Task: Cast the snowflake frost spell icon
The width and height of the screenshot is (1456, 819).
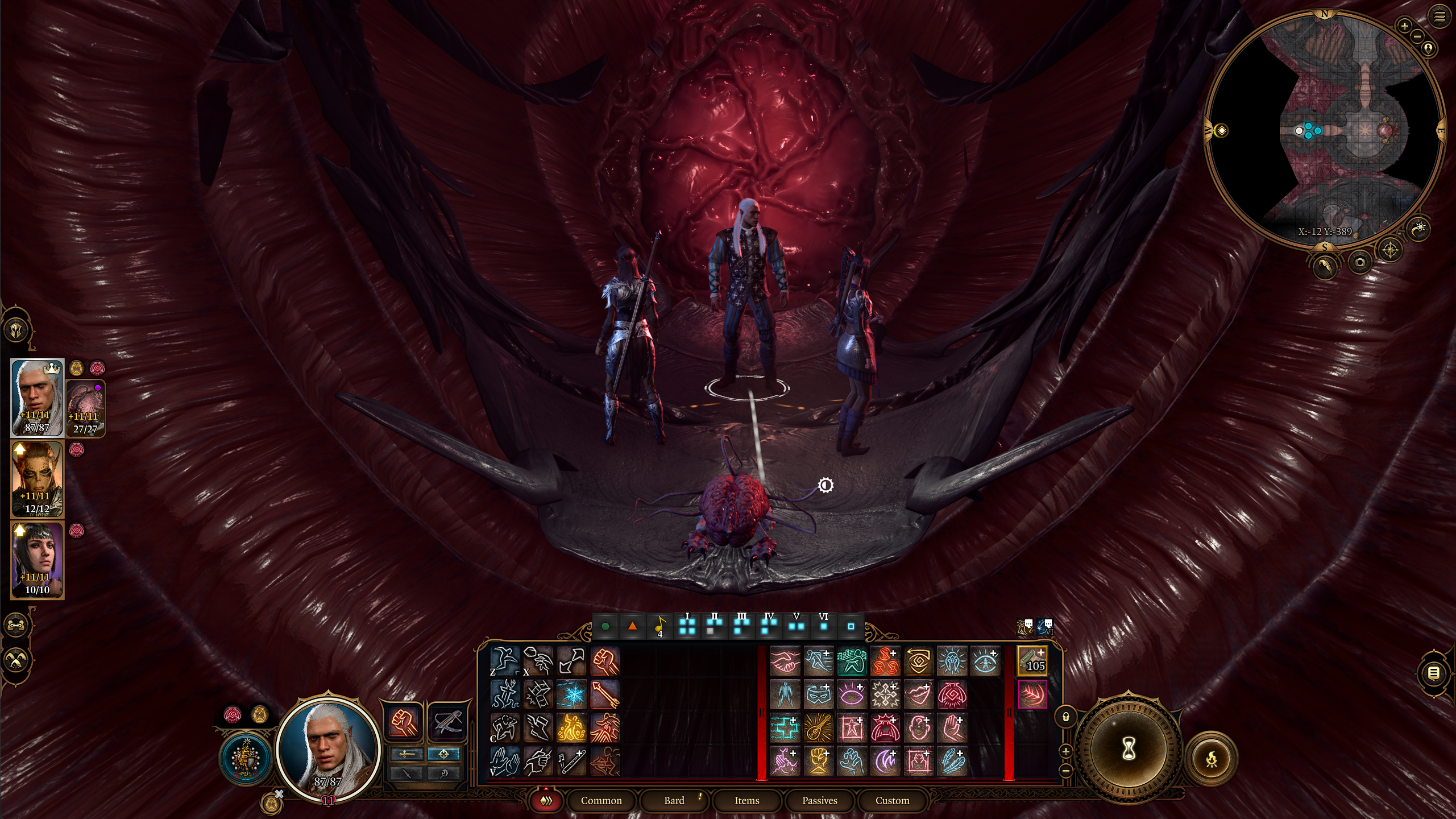Action: tap(571, 694)
